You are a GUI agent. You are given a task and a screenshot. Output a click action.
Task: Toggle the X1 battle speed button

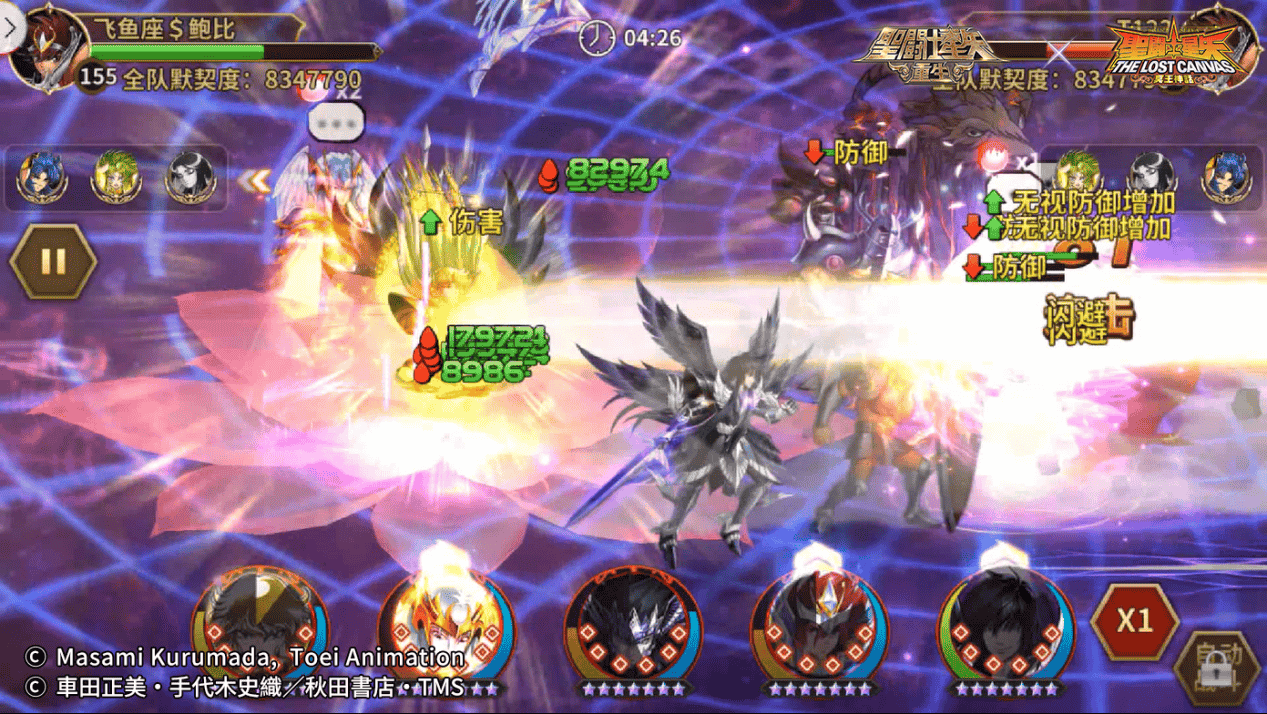[x=1133, y=621]
